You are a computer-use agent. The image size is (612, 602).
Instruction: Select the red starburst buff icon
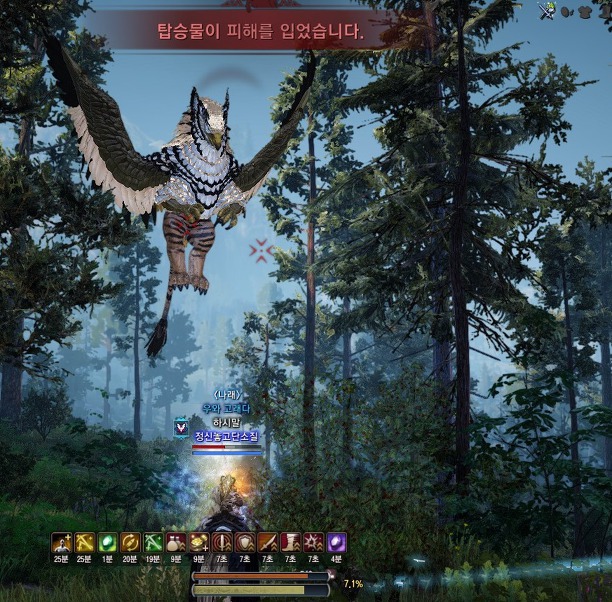point(314,543)
